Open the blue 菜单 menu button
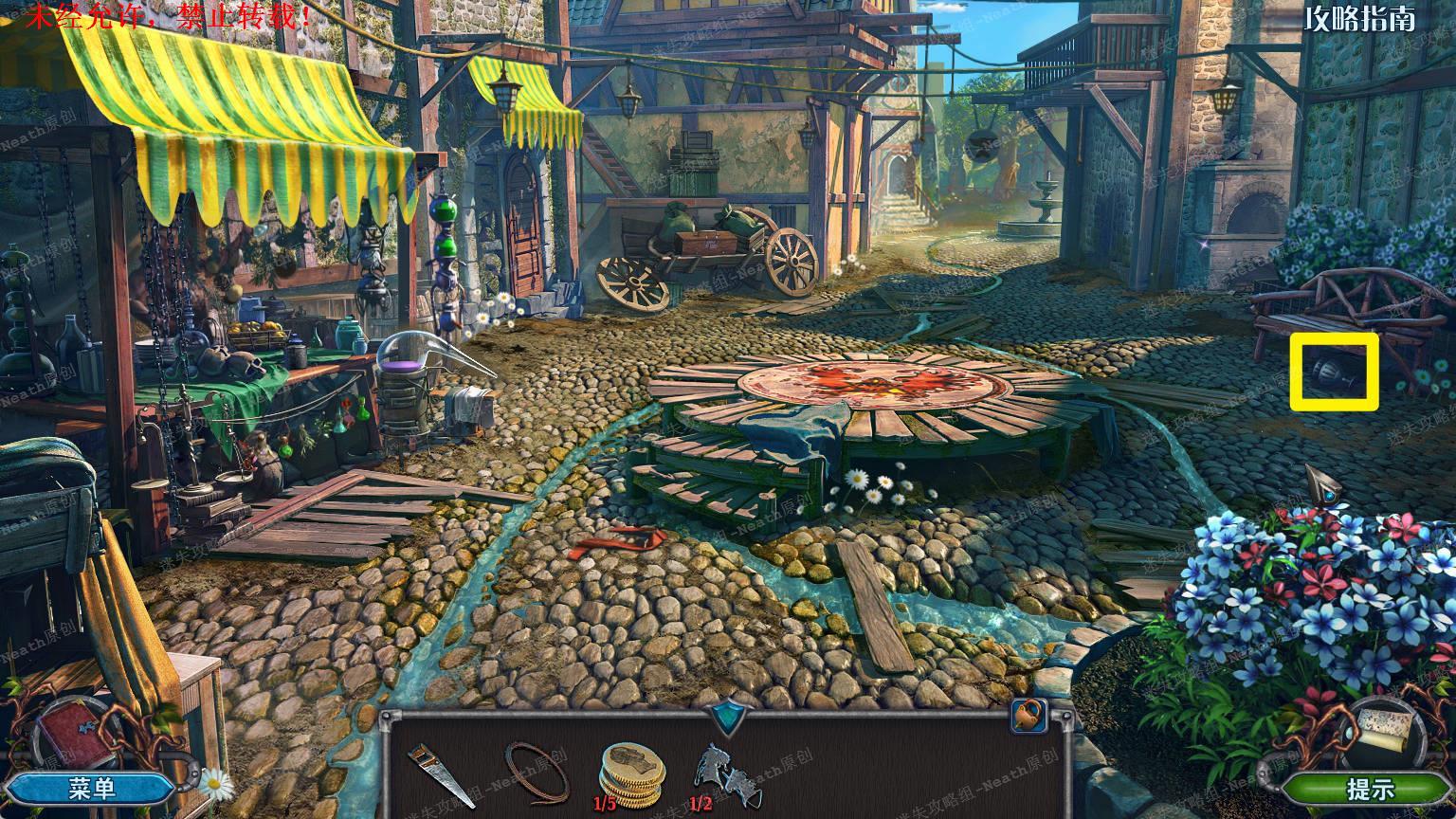1456x819 pixels. coord(92,787)
